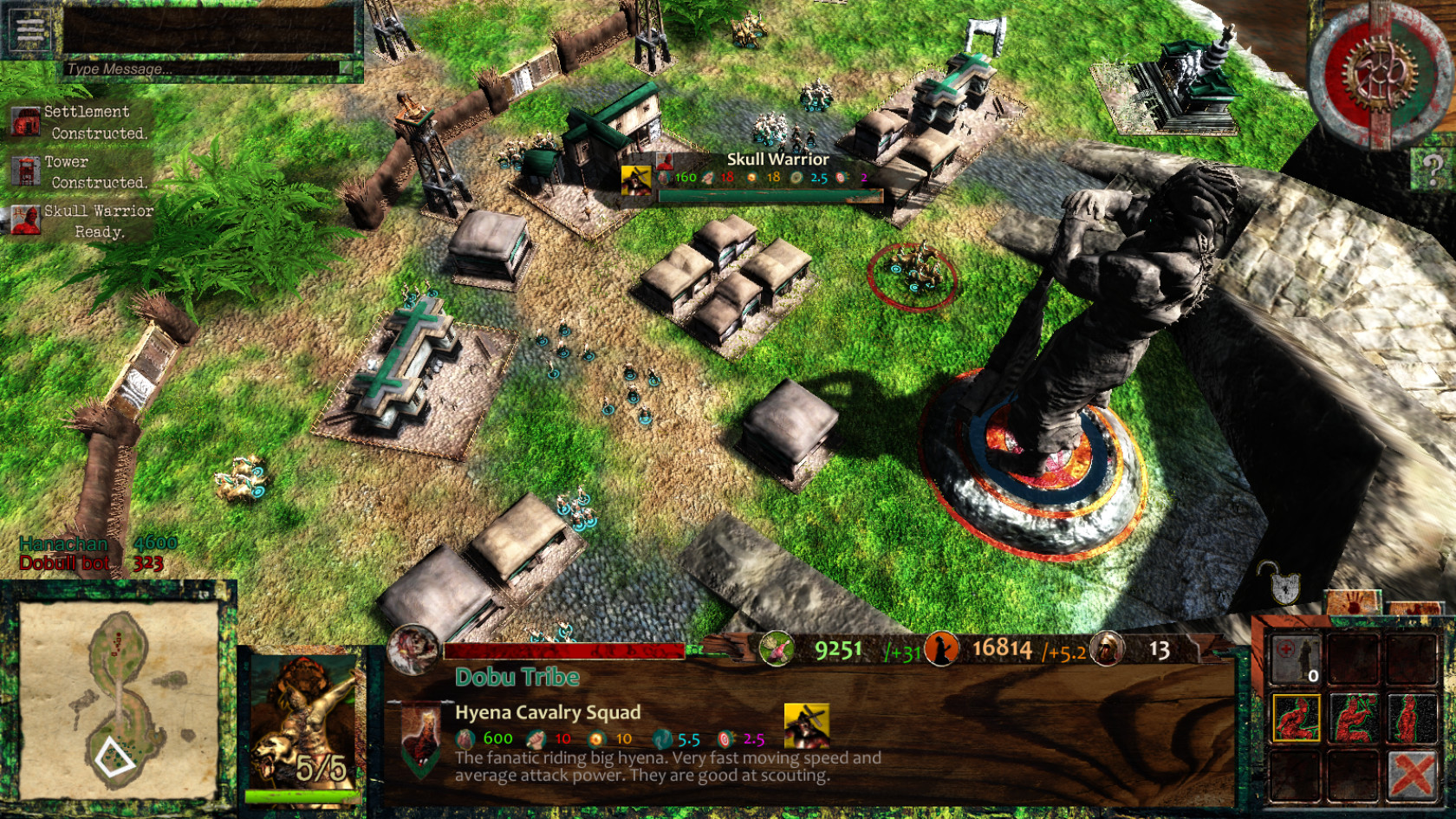Select the axe warrior training icon
Image resolution: width=1456 pixels, height=819 pixels.
pyautogui.click(x=1352, y=716)
